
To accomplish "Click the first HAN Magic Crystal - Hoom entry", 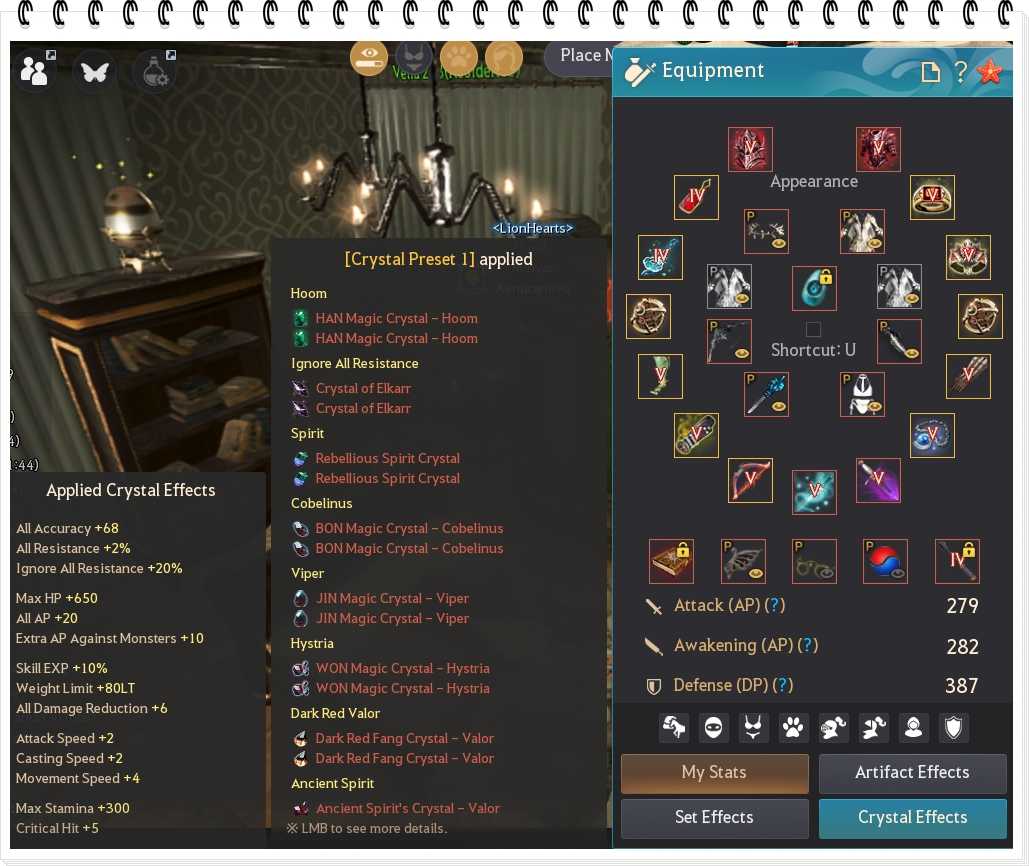I will click(x=396, y=318).
